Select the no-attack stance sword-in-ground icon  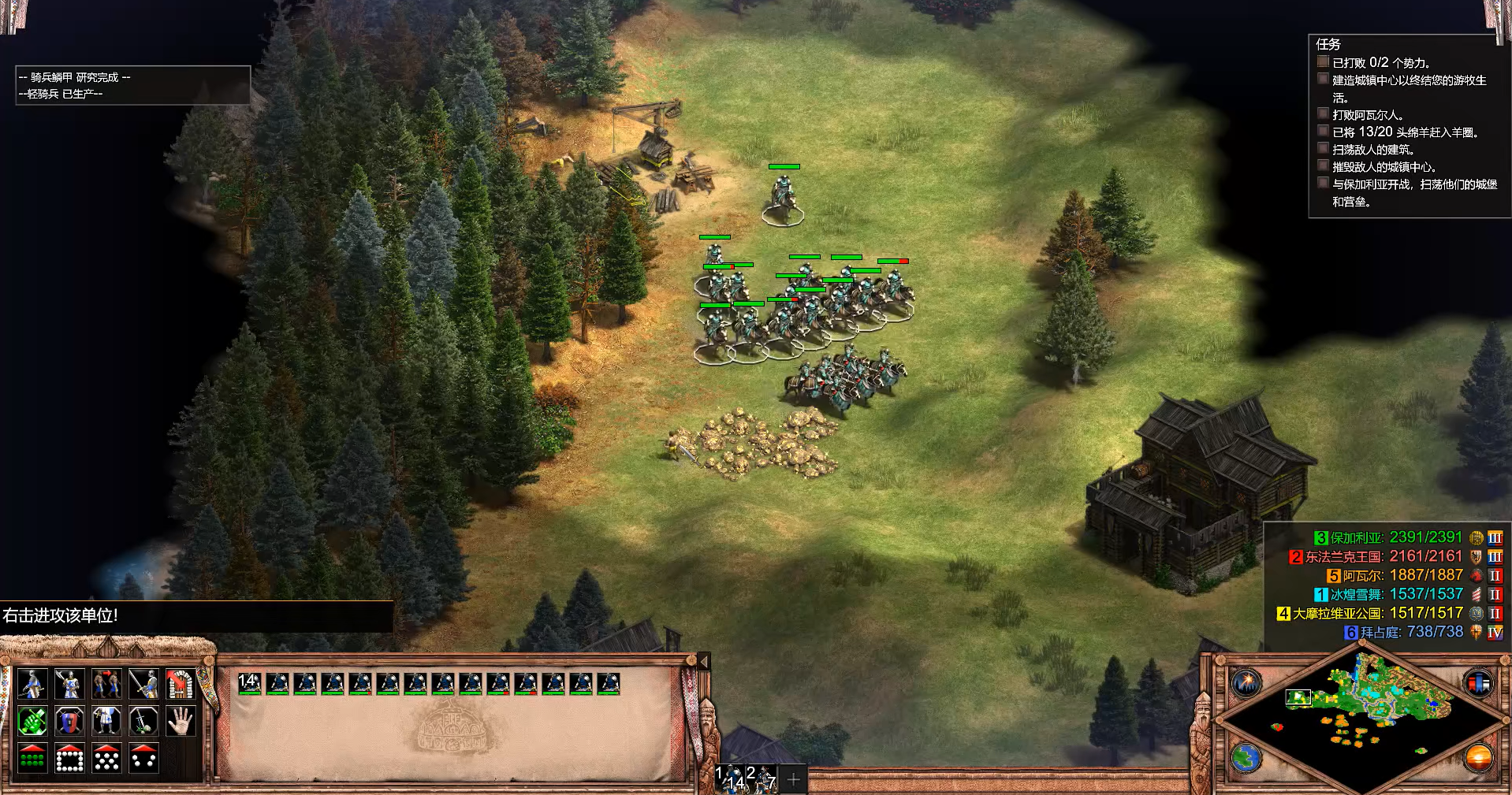[x=143, y=721]
